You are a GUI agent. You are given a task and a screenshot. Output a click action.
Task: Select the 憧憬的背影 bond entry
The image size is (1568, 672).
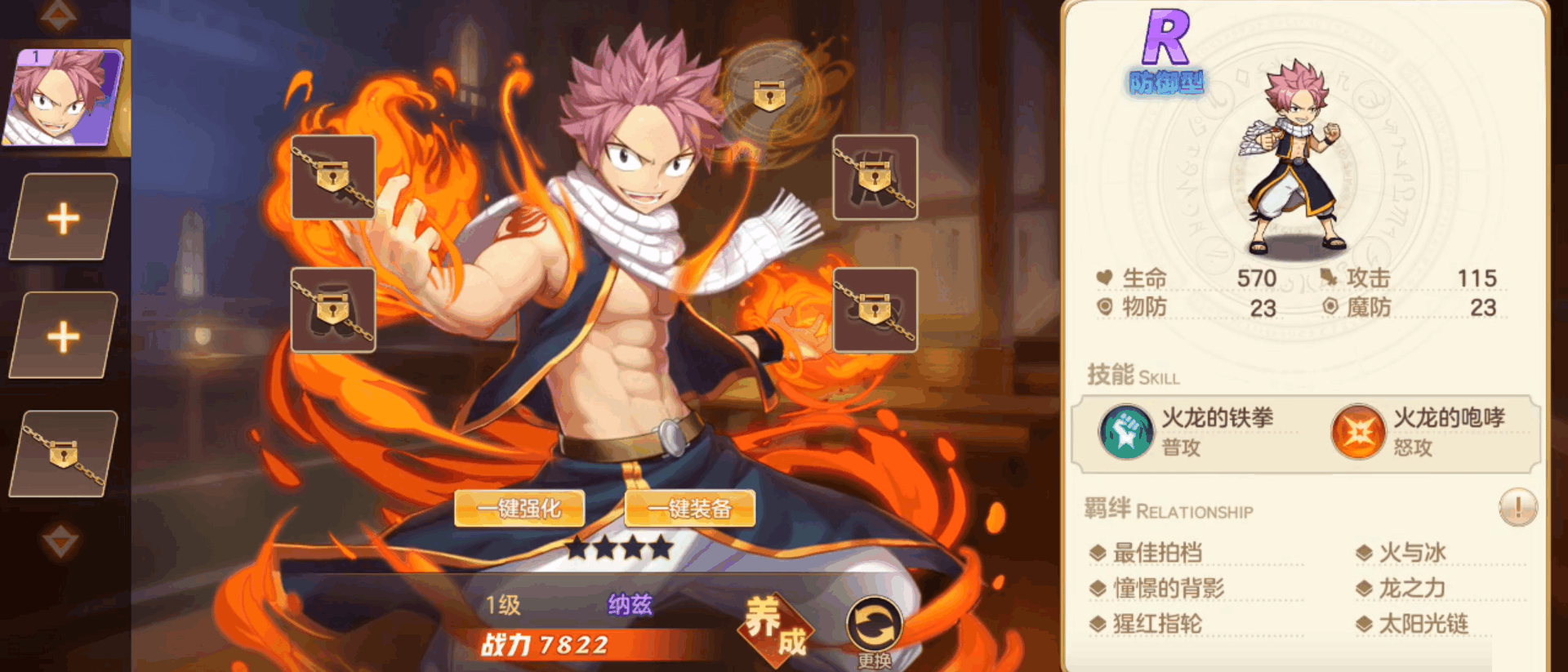pos(1168,589)
